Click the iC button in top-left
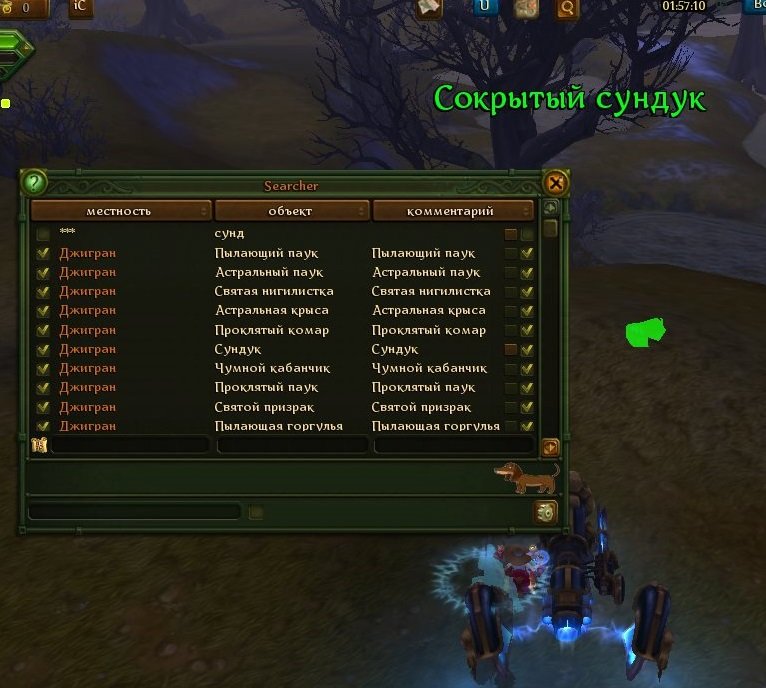This screenshot has height=688, width=766. coord(81,7)
